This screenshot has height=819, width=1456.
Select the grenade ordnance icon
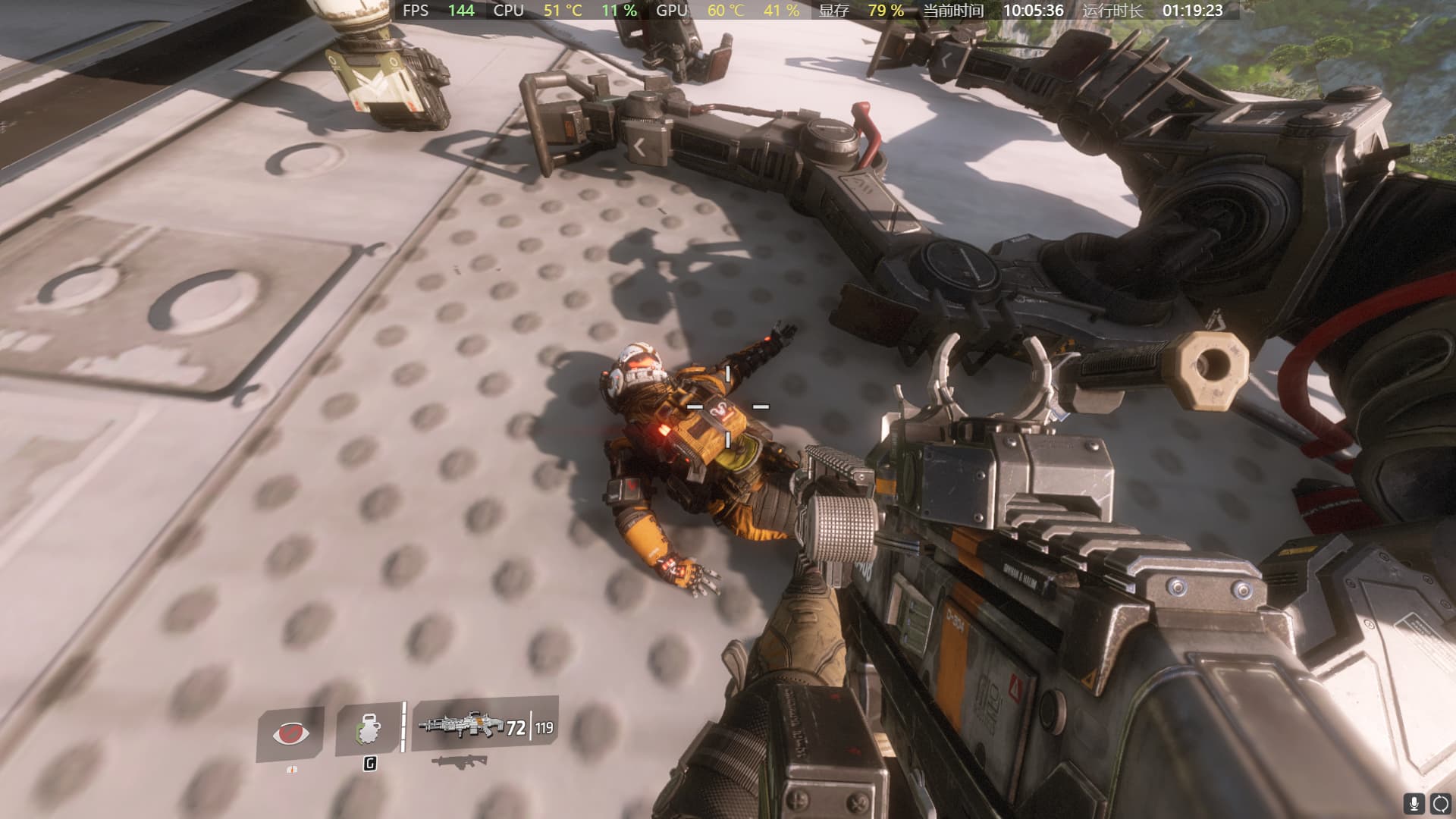coord(368,731)
